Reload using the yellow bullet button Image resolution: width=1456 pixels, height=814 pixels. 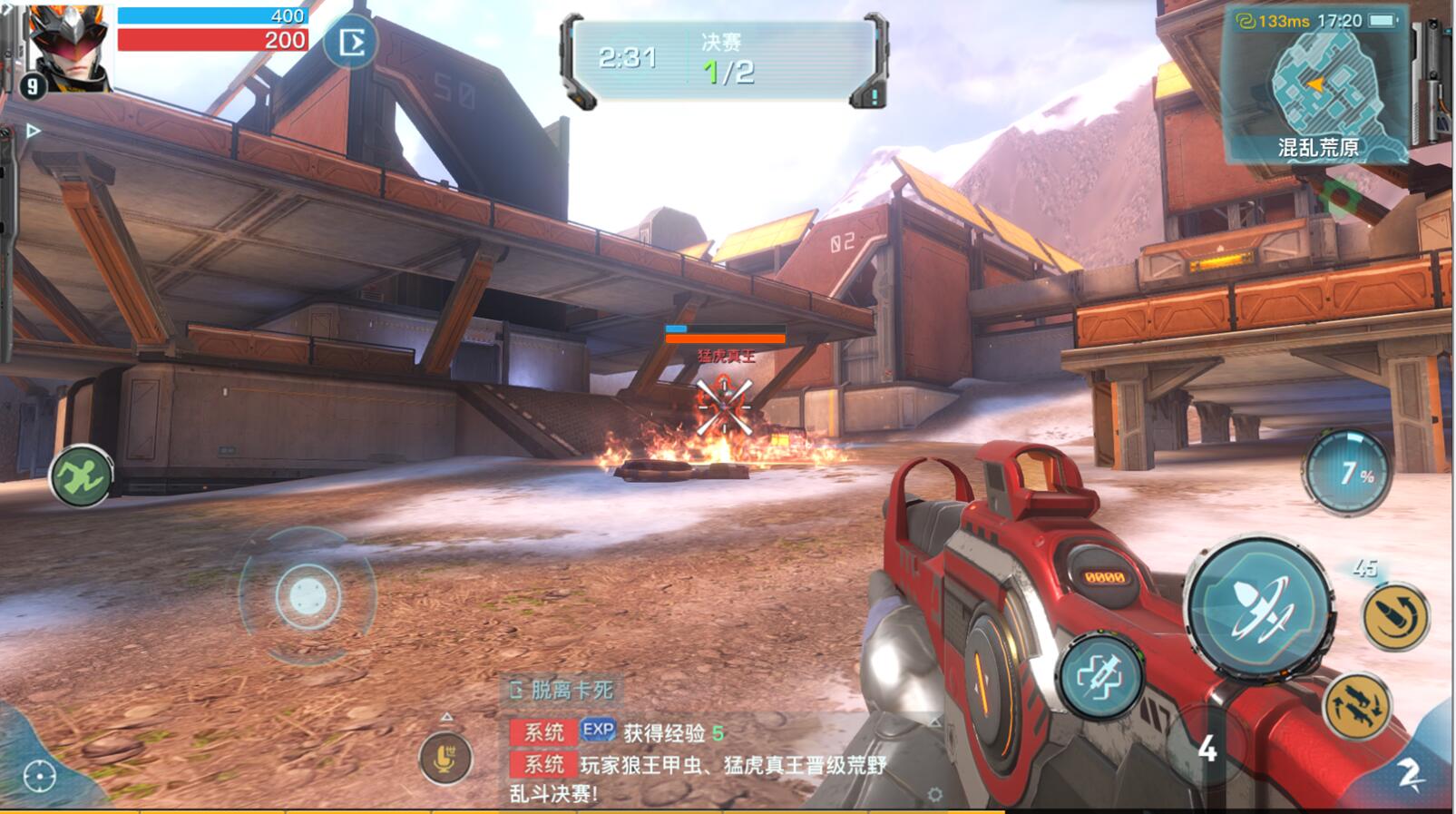pyautogui.click(x=1395, y=617)
